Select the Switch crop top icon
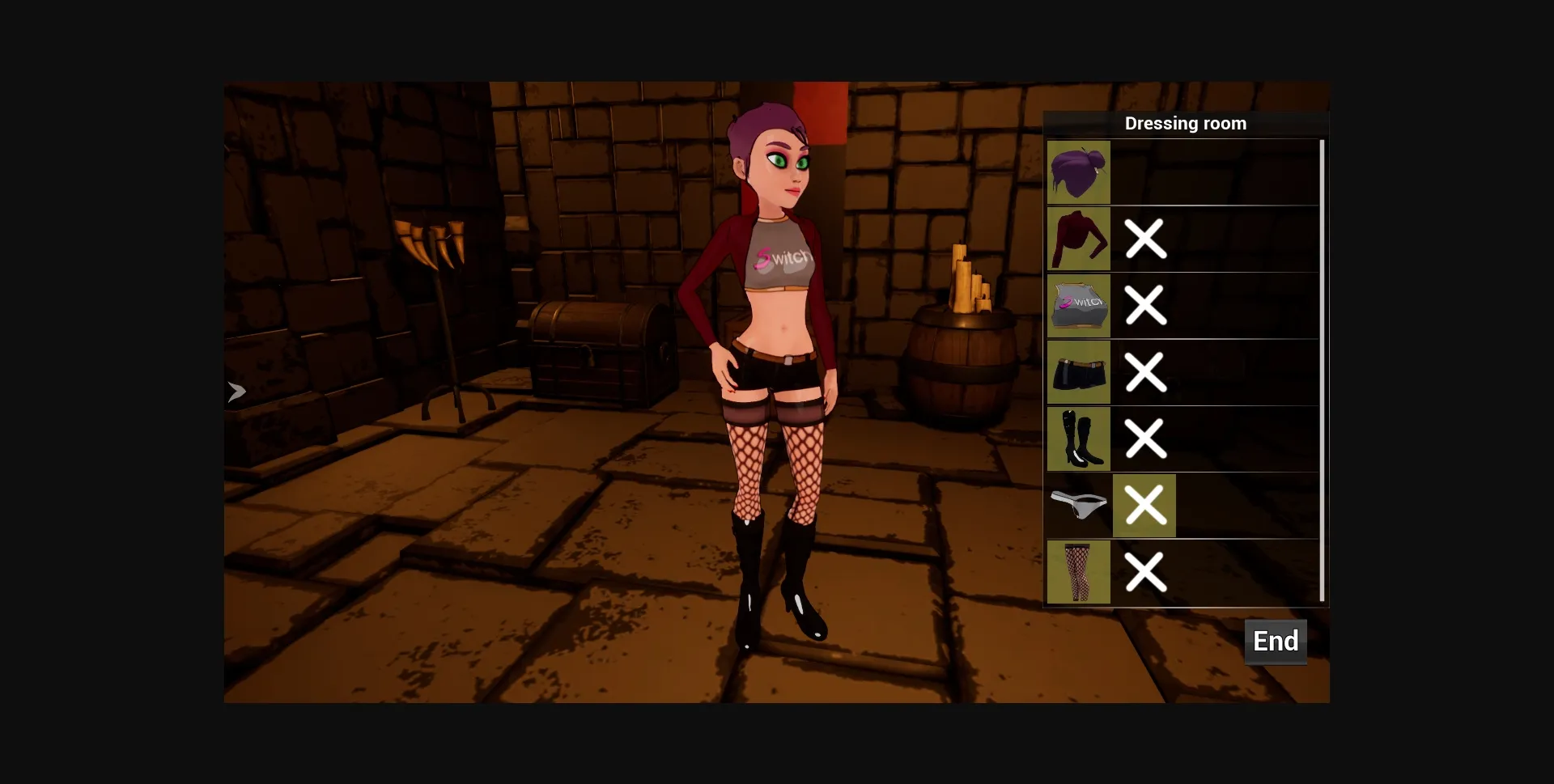The height and width of the screenshot is (784, 1554). coord(1078,305)
